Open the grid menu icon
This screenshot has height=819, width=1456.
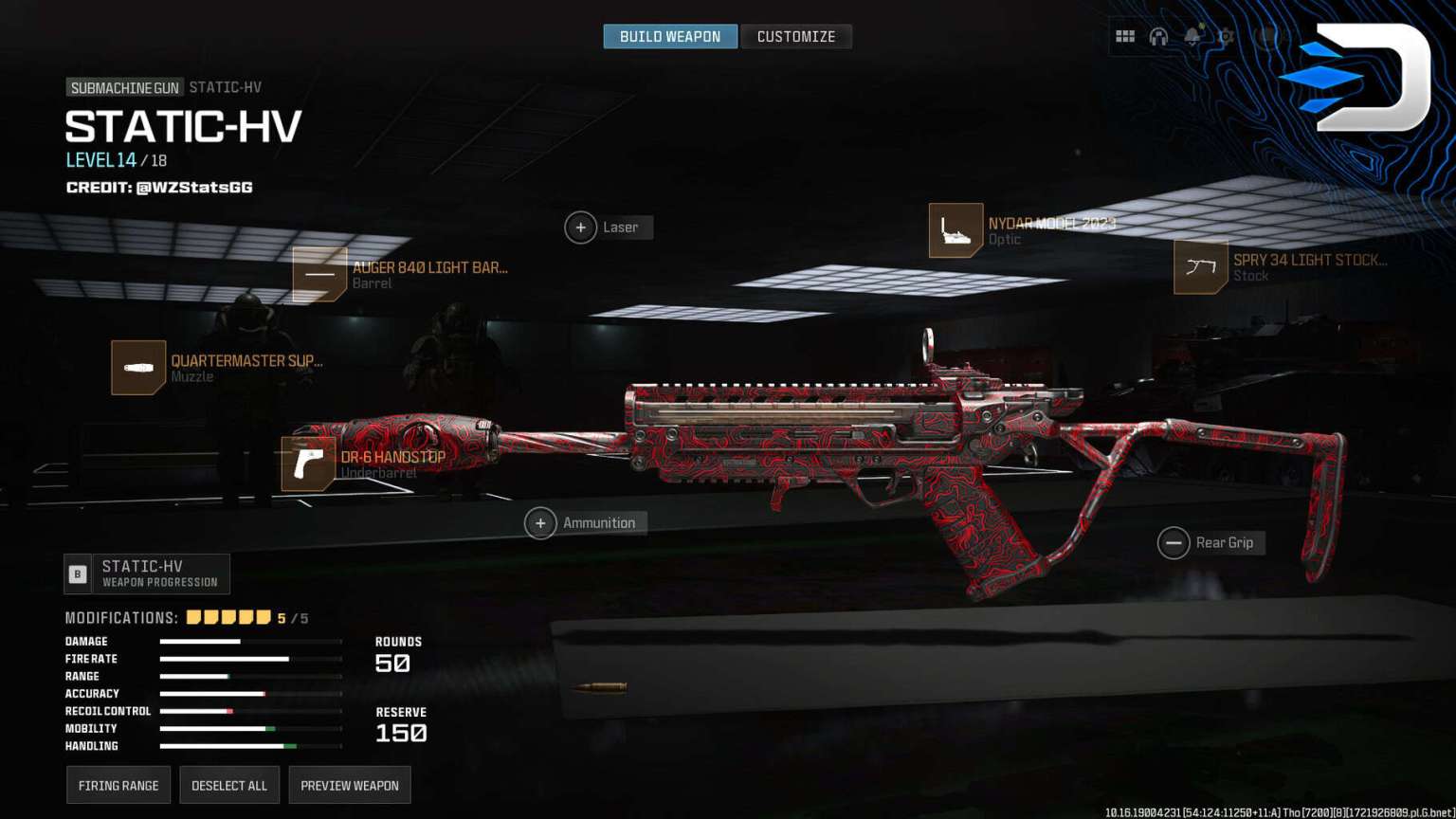click(x=1125, y=37)
